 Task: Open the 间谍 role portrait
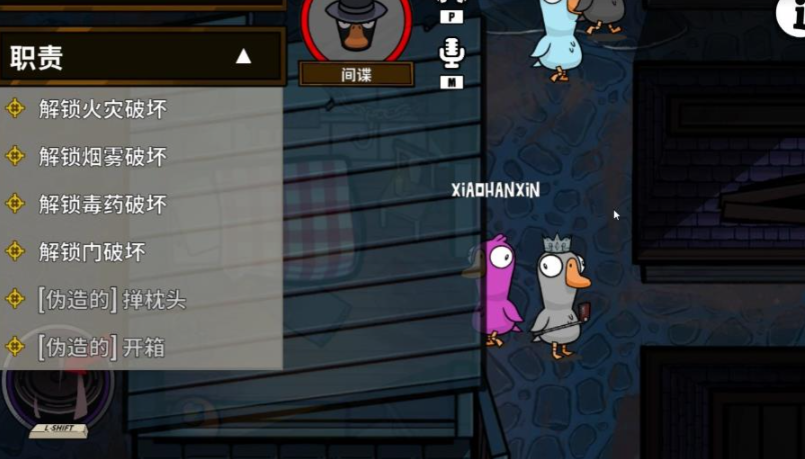[356, 32]
